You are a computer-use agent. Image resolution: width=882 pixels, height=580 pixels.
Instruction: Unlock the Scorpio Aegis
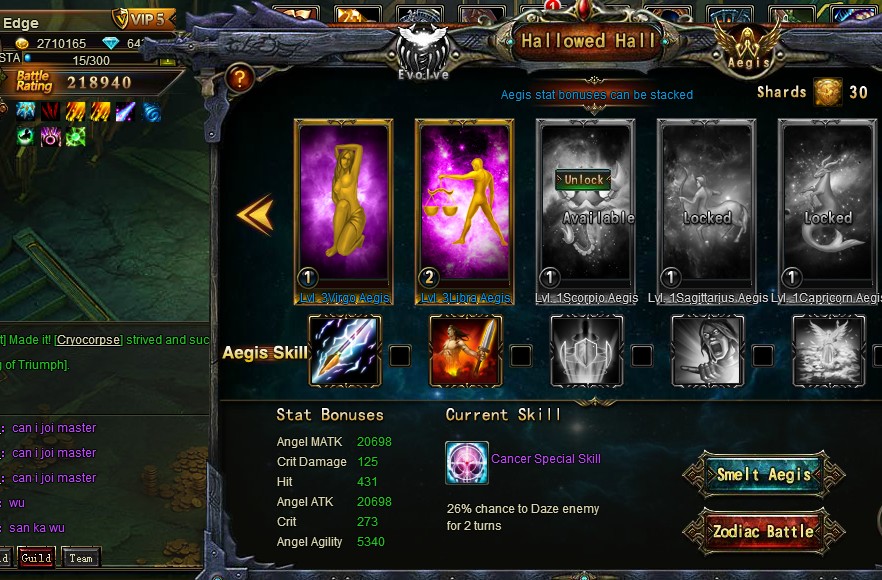tap(584, 180)
